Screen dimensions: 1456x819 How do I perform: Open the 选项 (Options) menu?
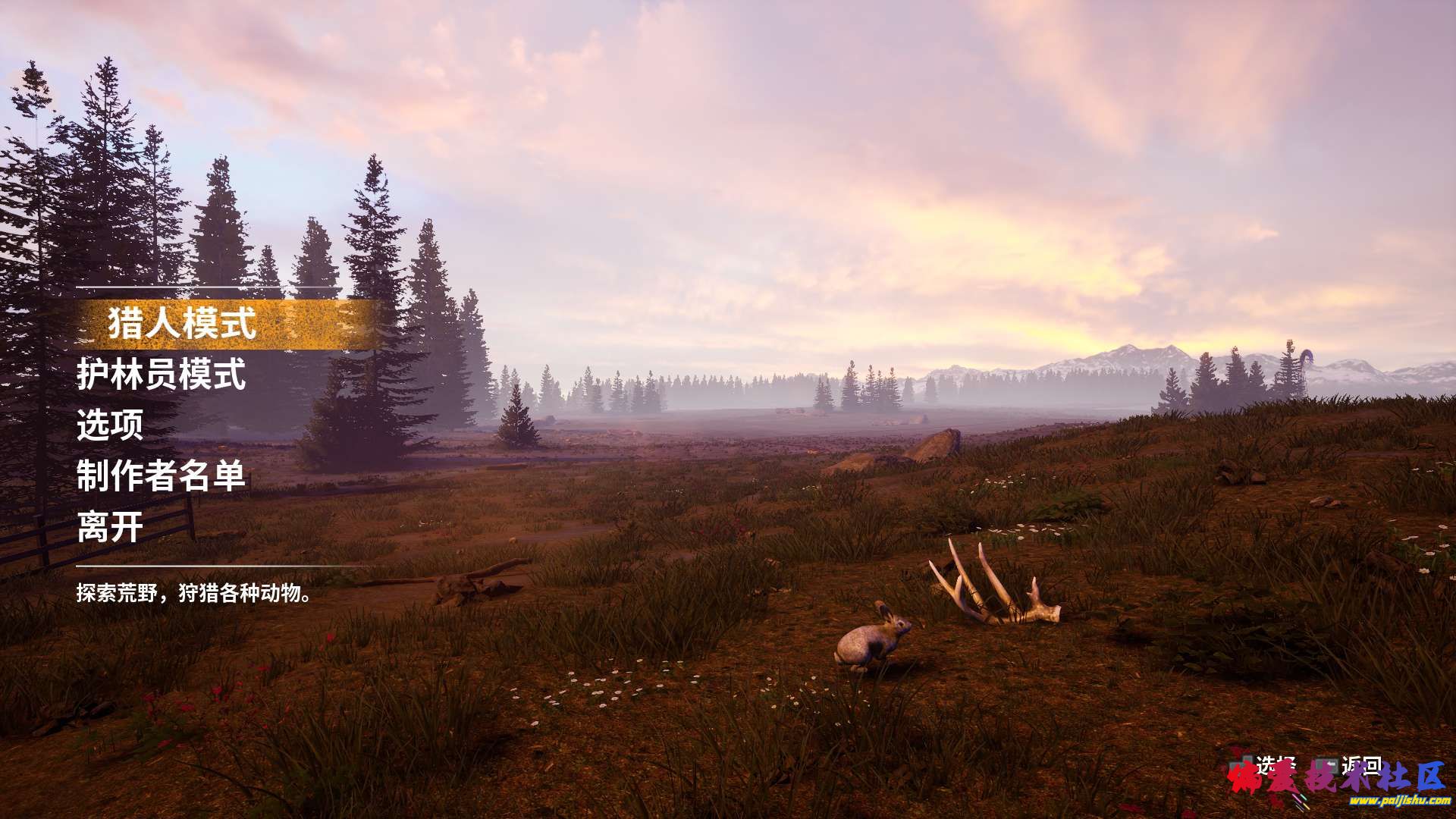110,425
